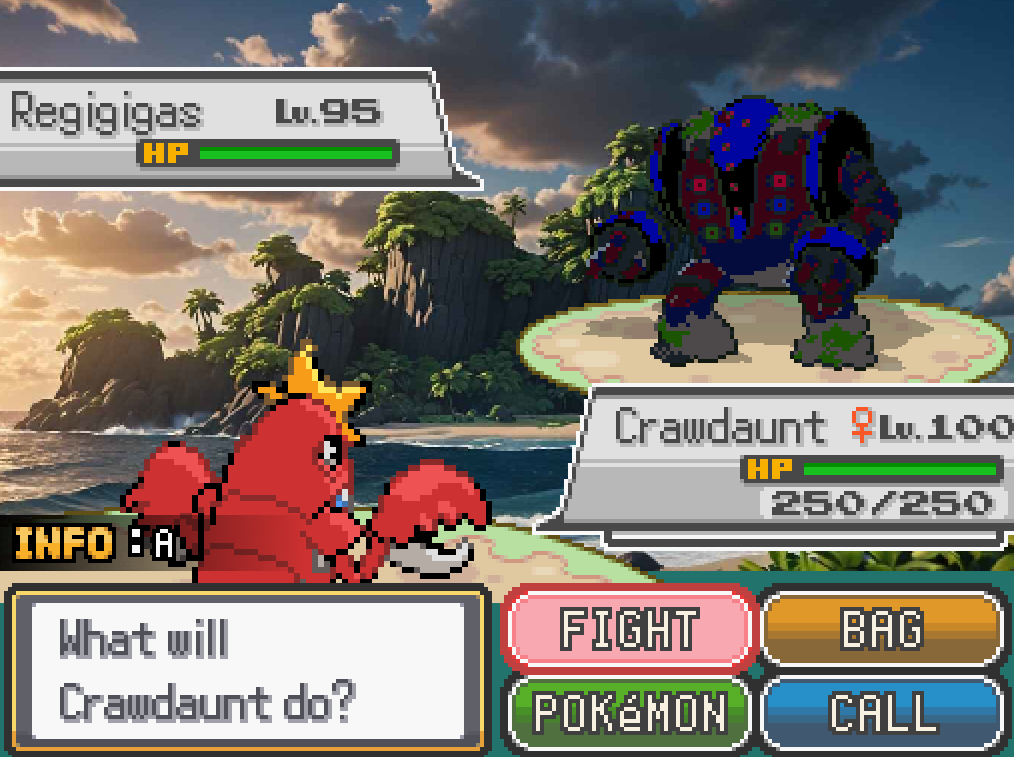Select the POKéMON party button
This screenshot has width=1014, height=757.
tap(628, 712)
